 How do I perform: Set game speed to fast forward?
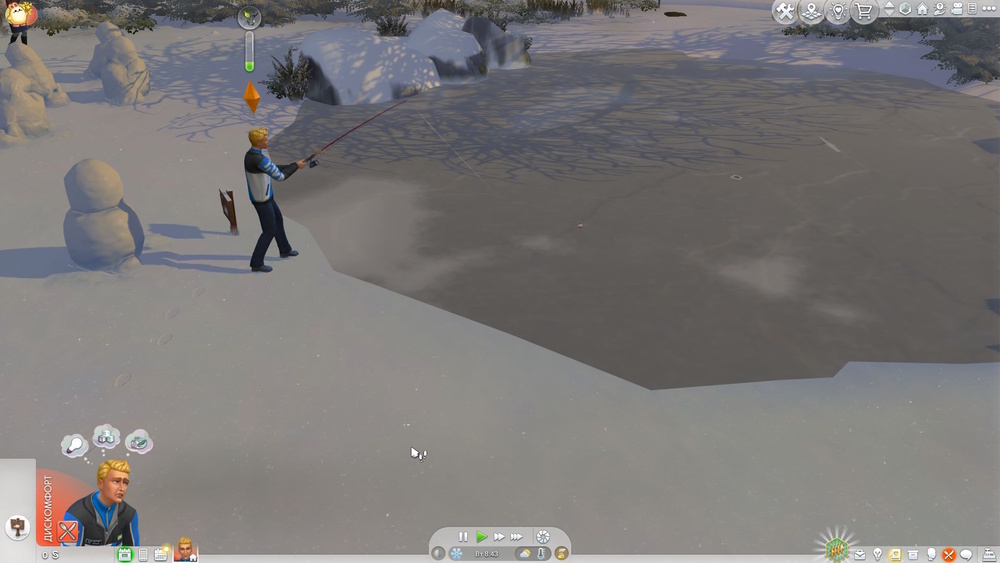pyautogui.click(x=499, y=537)
